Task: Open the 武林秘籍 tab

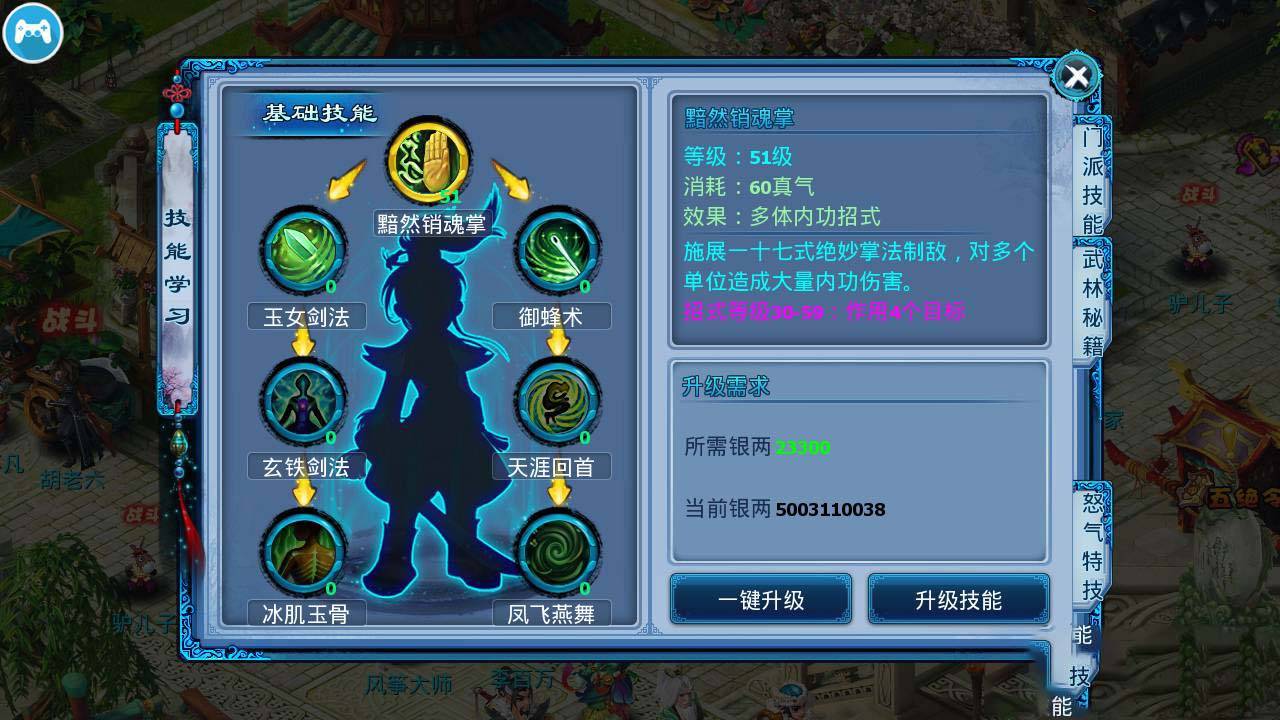Action: point(1091,295)
